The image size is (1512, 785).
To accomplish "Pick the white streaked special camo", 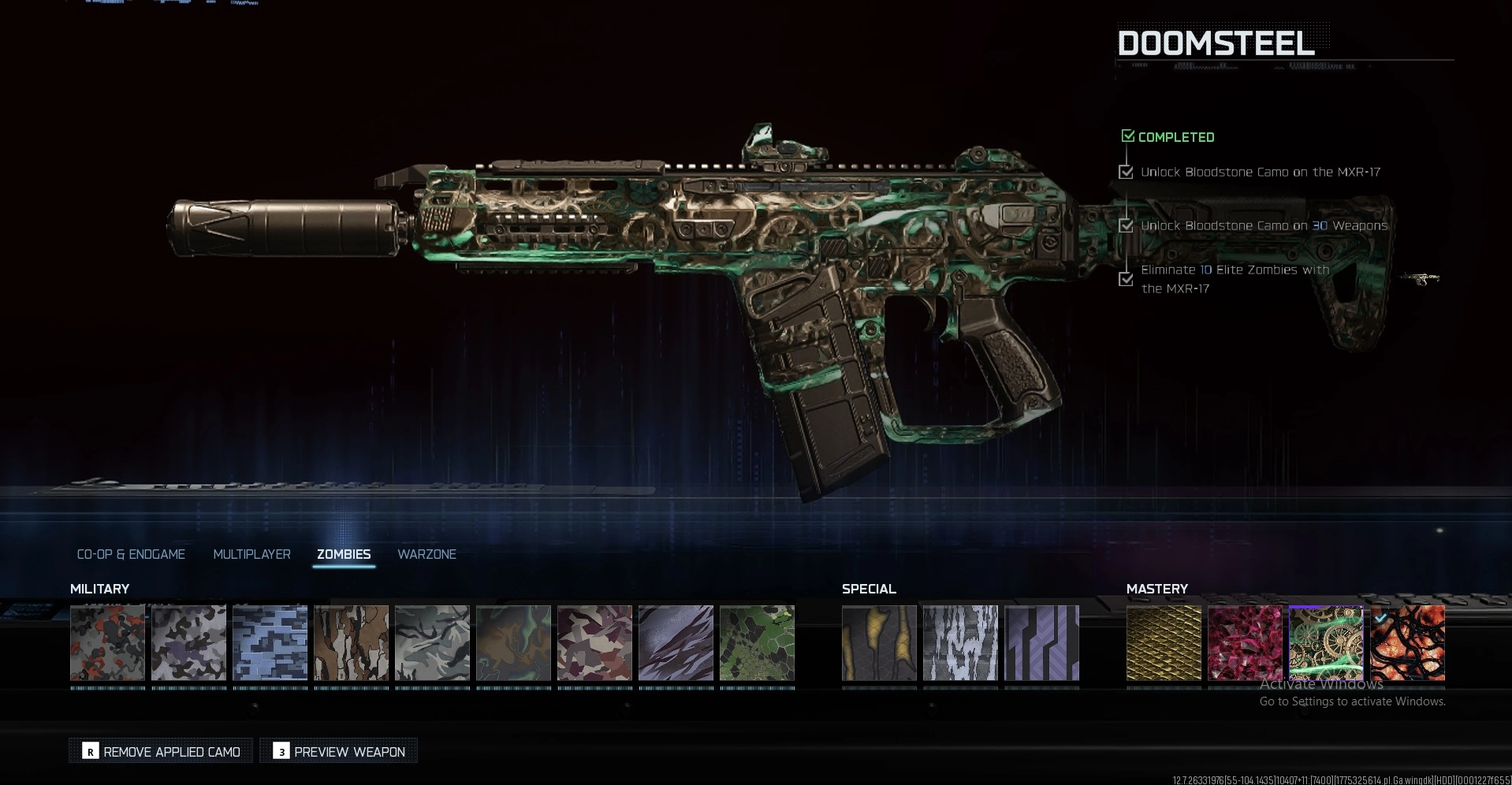I will click(960, 642).
